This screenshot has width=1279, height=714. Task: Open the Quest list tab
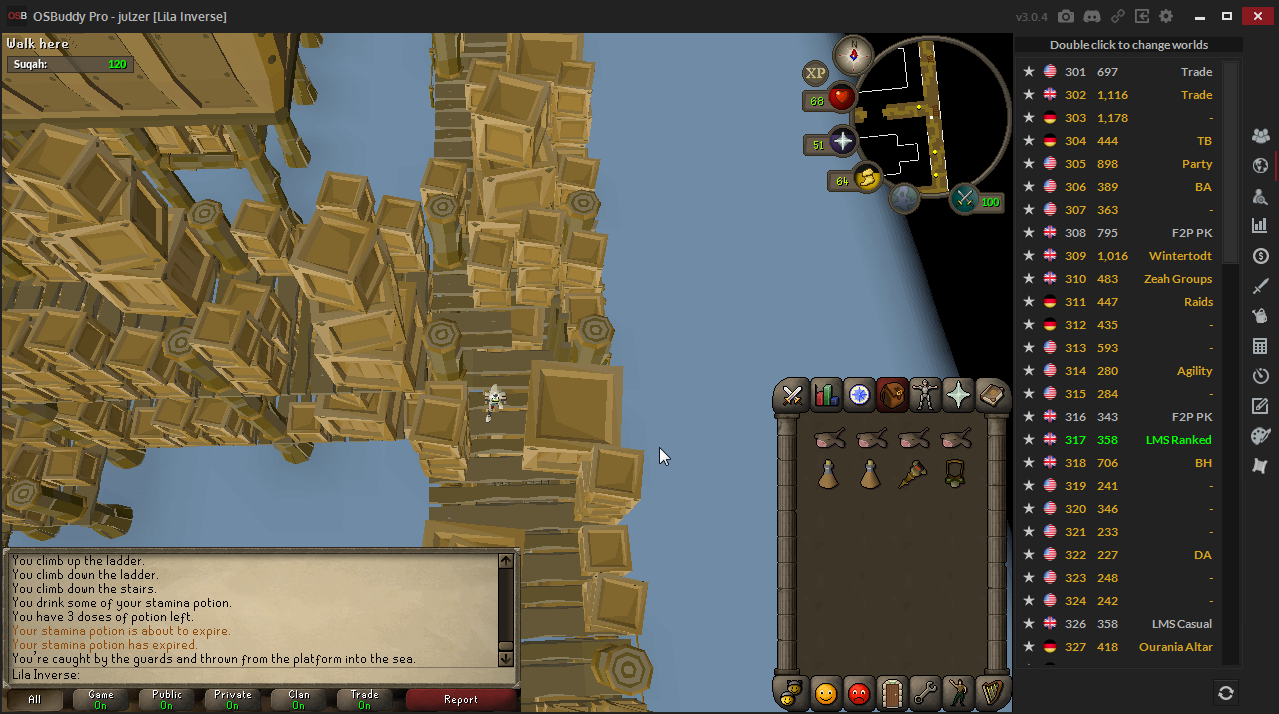(859, 396)
